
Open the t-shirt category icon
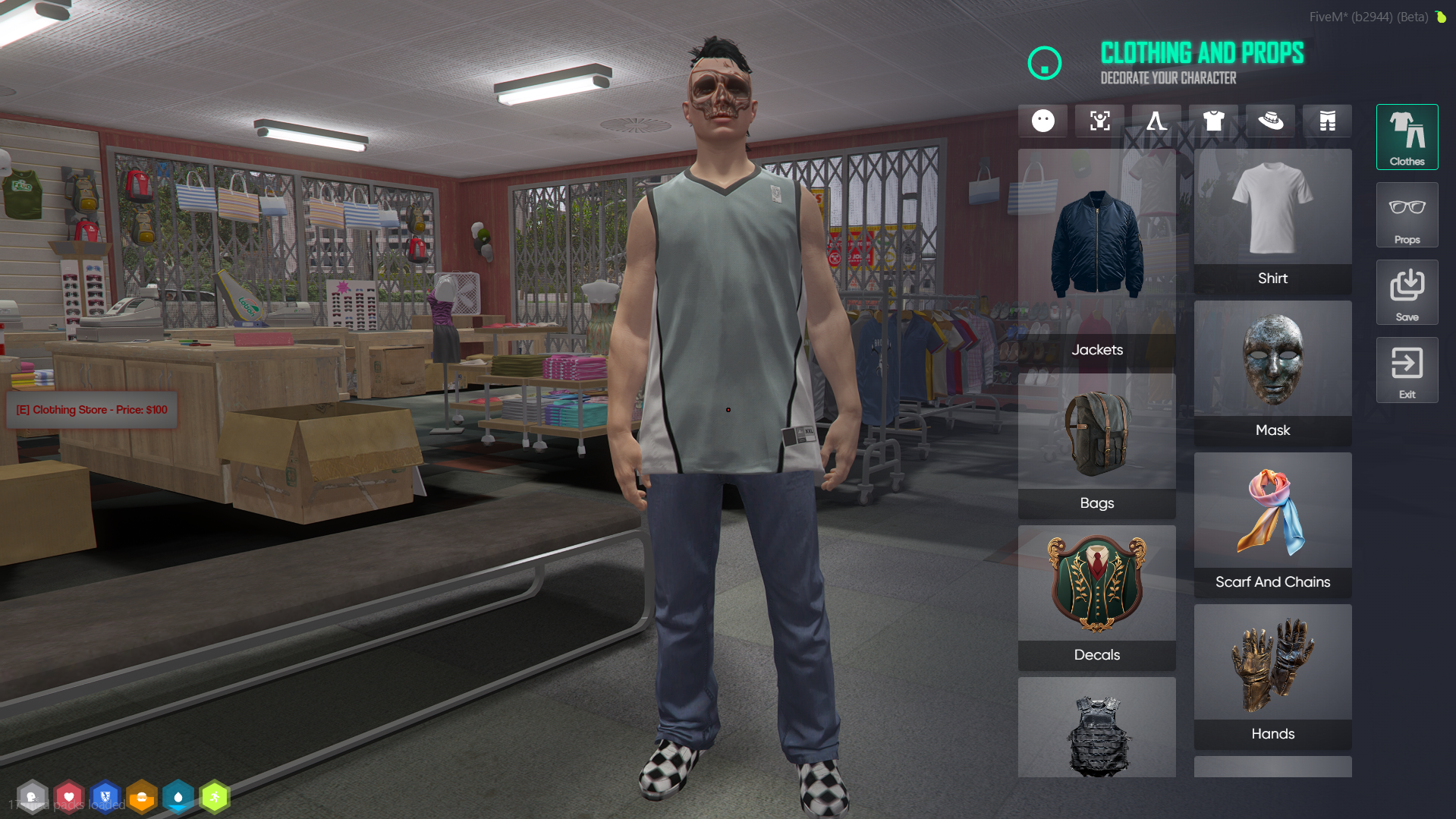pos(1213,121)
